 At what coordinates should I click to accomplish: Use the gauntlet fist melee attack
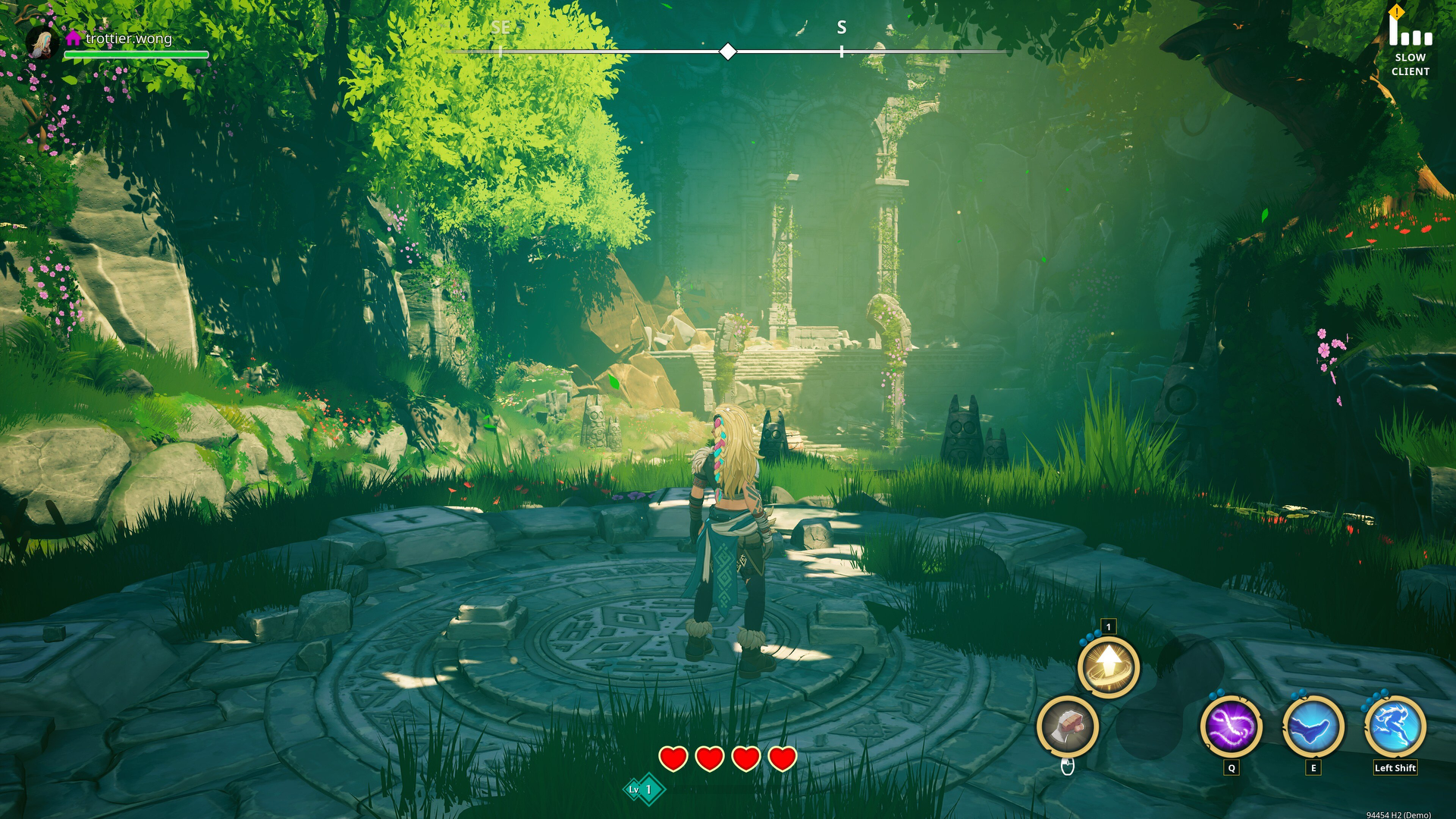pos(1068,726)
